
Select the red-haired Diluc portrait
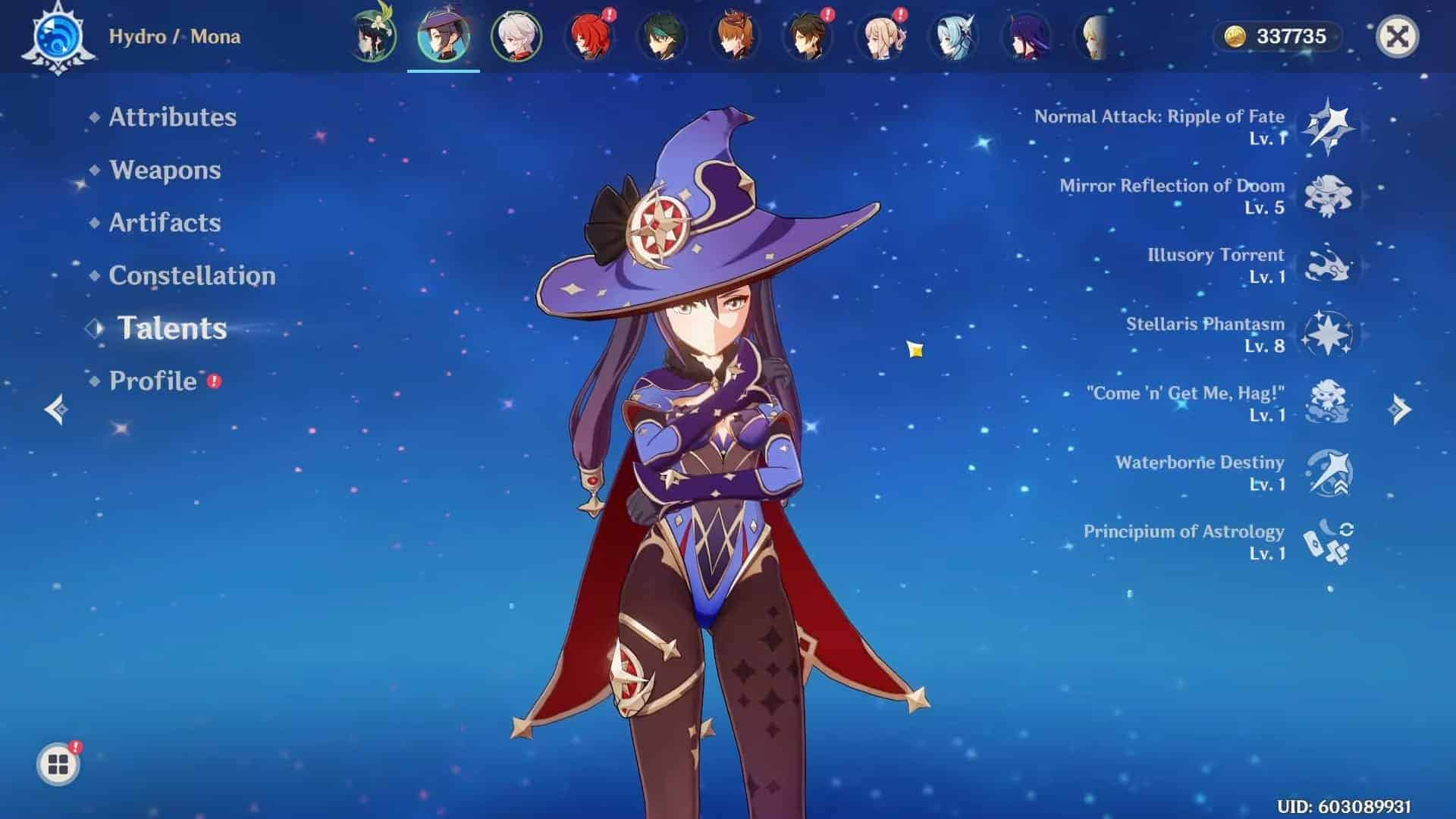coord(589,36)
